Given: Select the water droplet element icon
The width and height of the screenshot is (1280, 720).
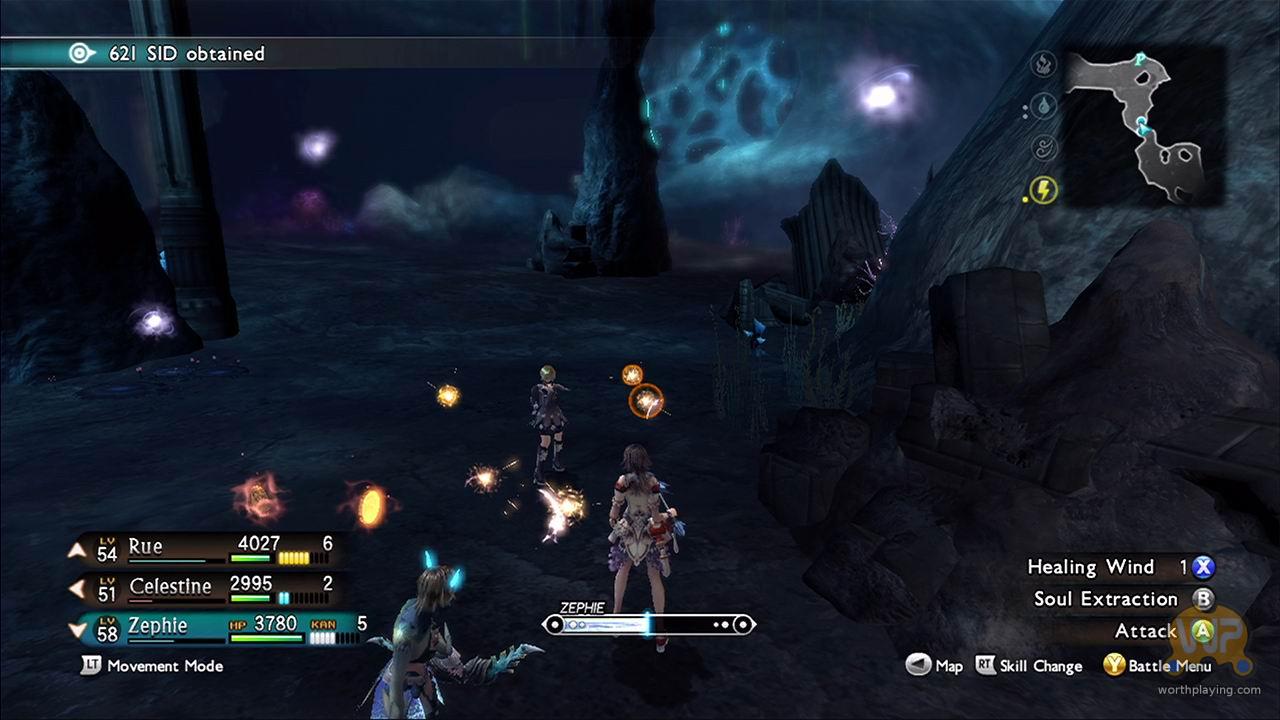Looking at the screenshot, I should pyautogui.click(x=1043, y=106).
